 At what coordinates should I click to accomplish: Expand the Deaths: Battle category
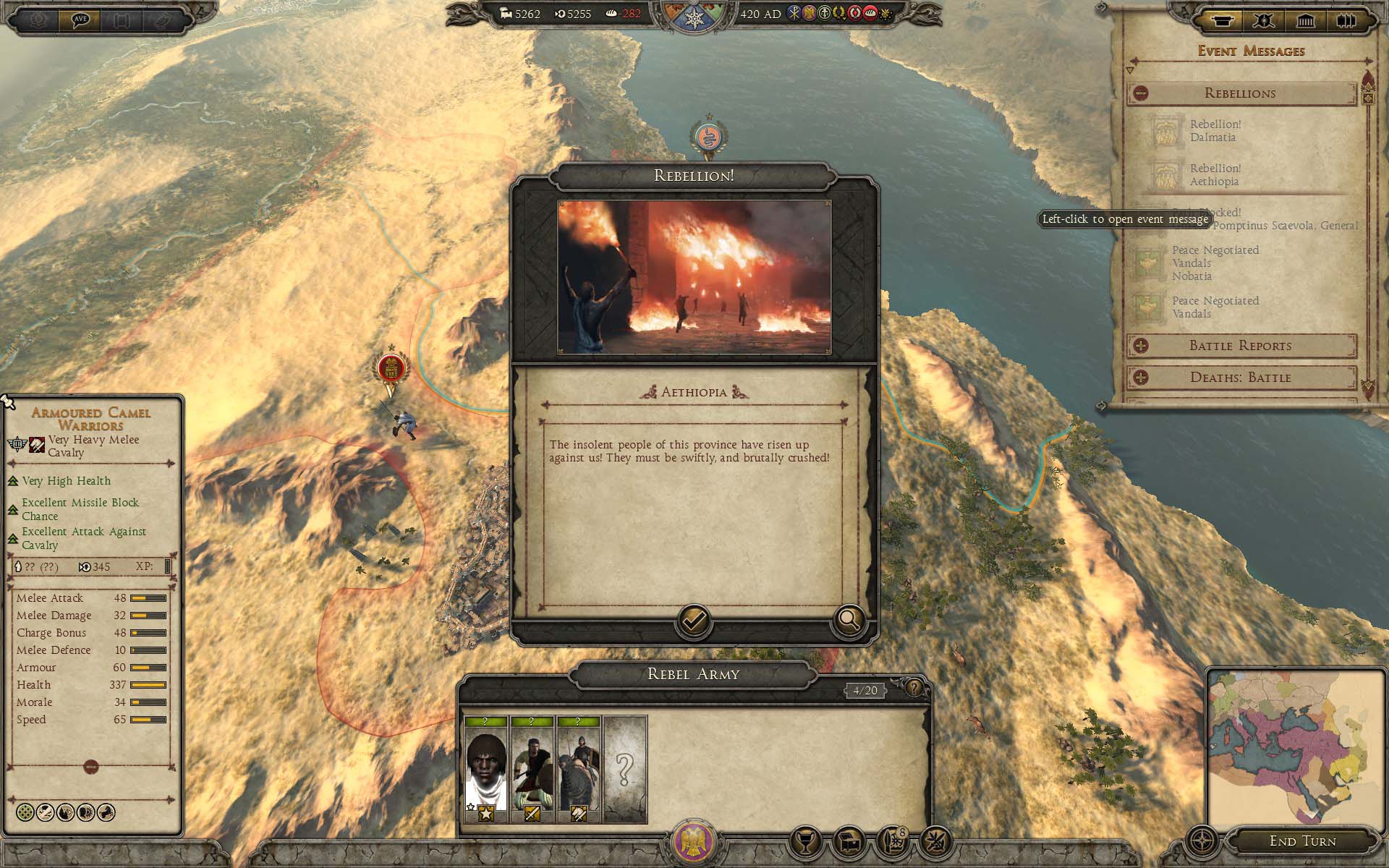[1141, 378]
